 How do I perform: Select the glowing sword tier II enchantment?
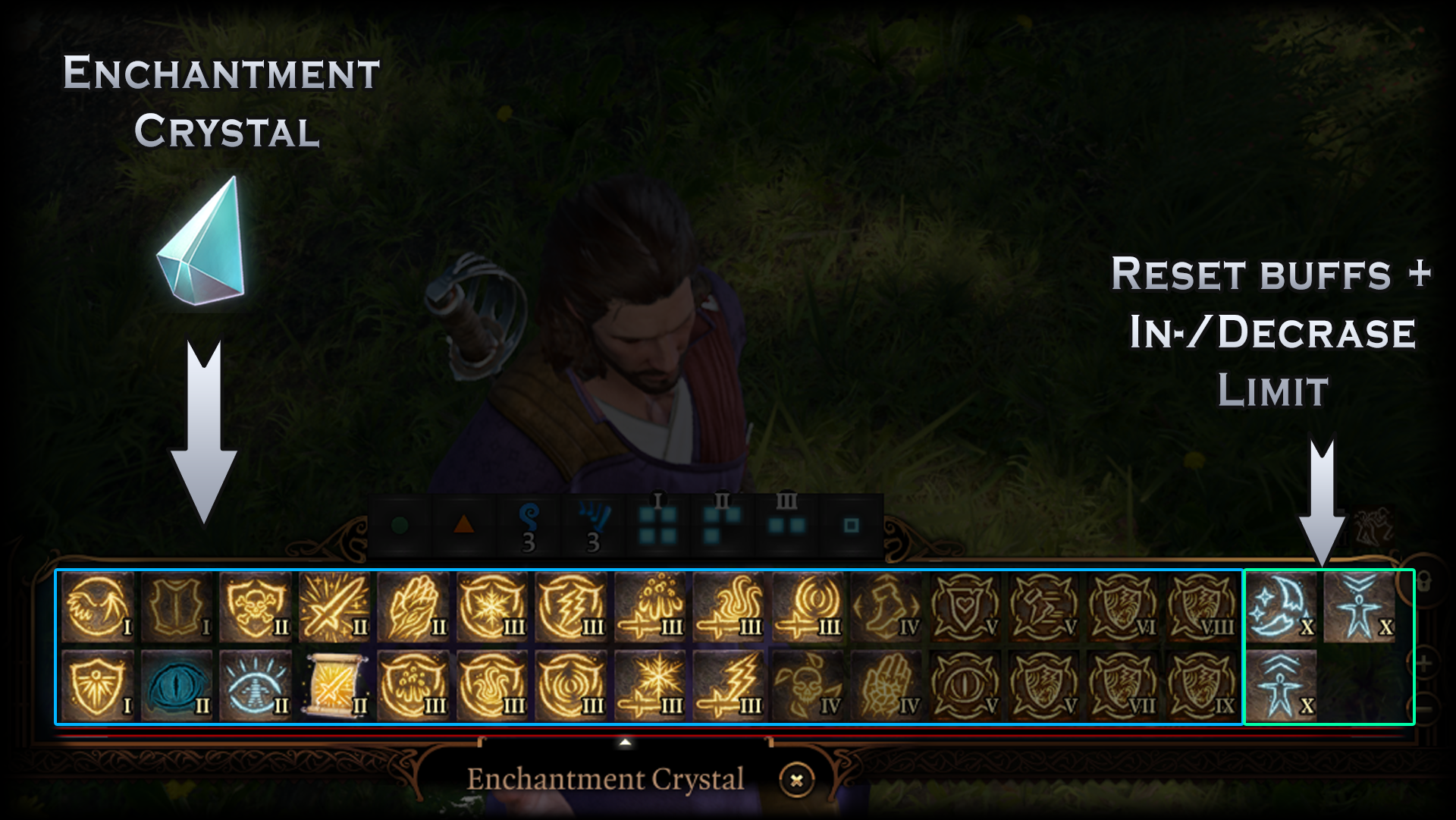point(334,607)
